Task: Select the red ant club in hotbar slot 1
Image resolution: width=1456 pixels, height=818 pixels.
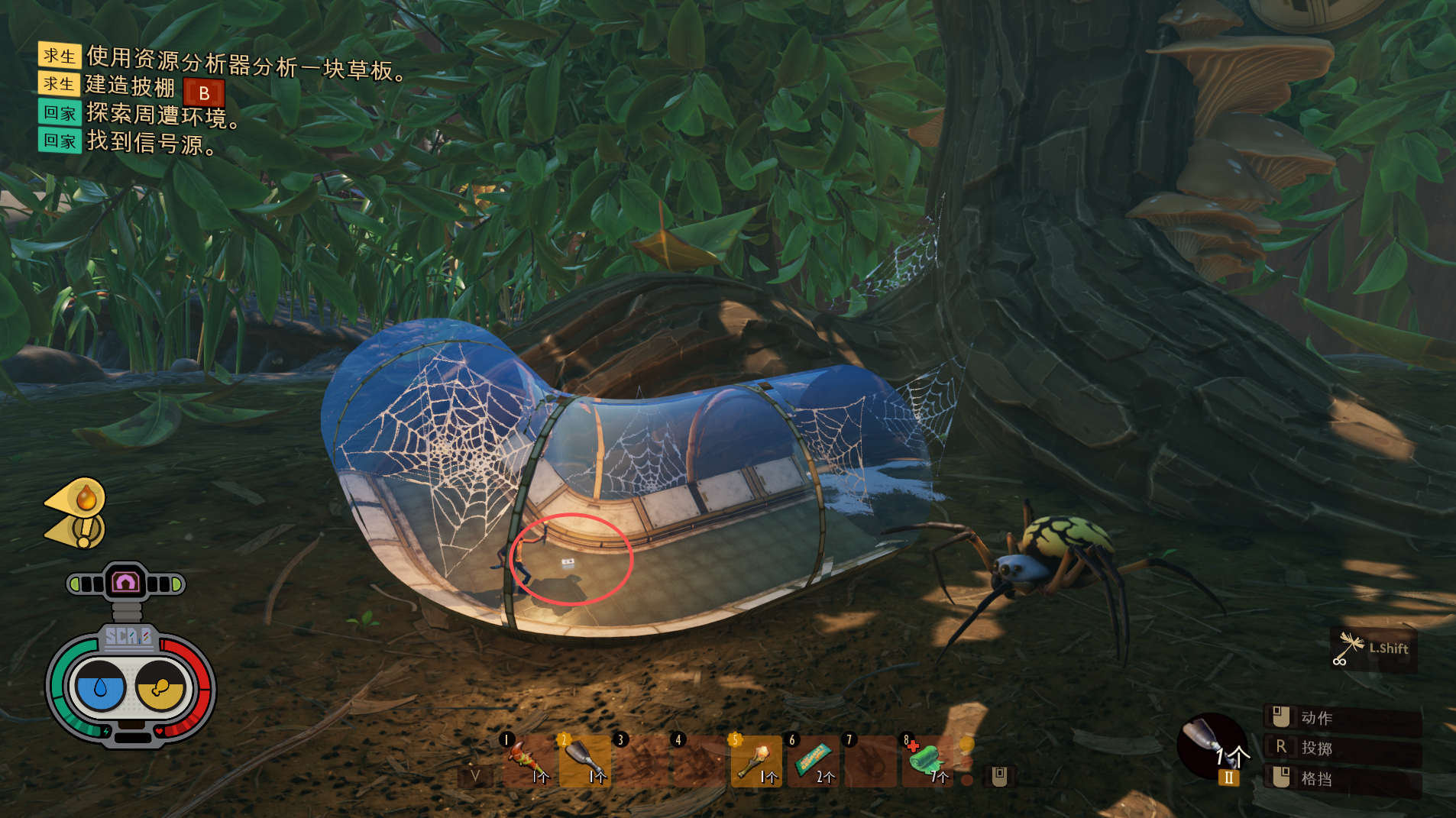Action: (x=528, y=761)
